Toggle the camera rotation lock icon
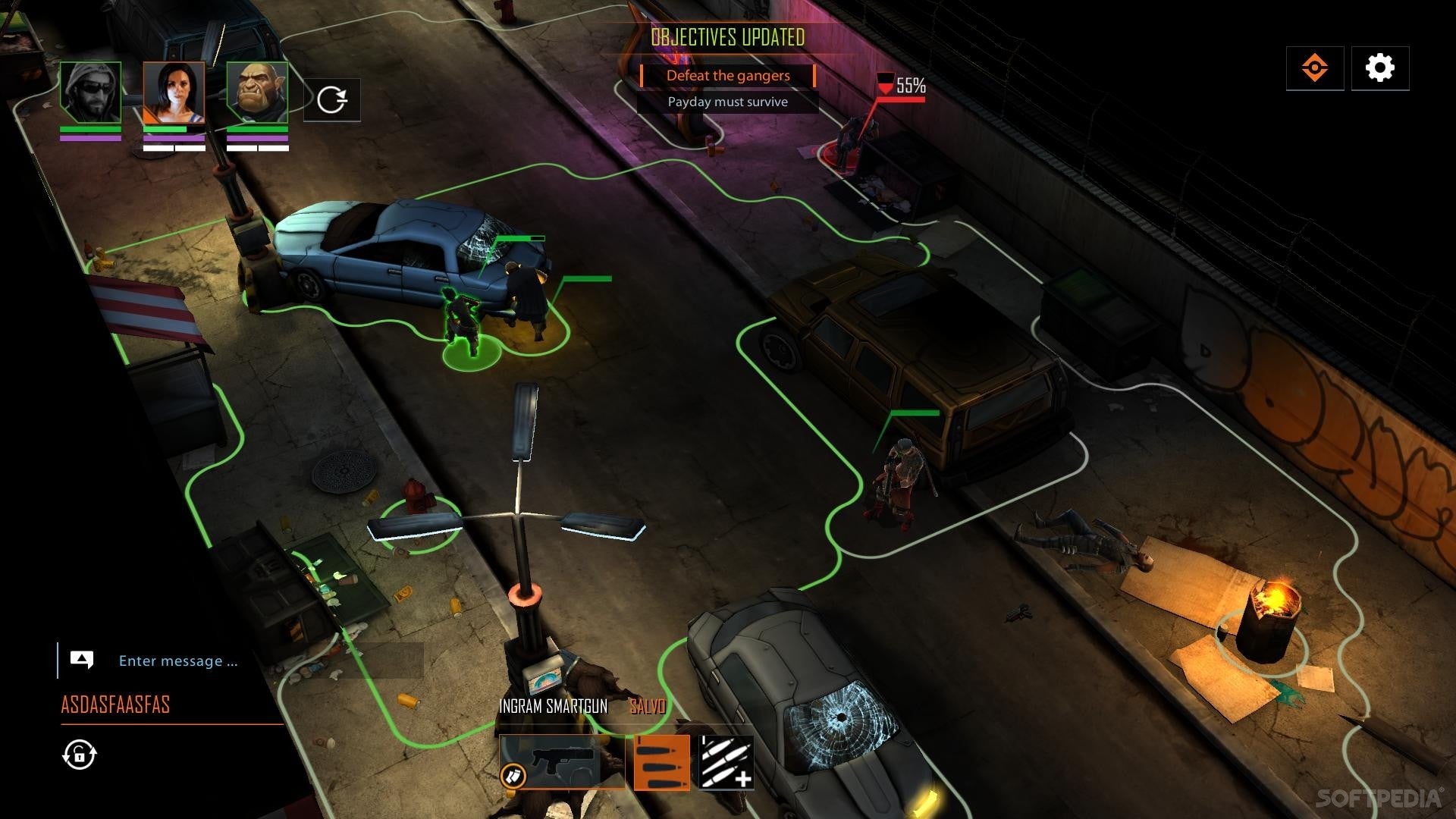The image size is (1456, 819). [80, 755]
